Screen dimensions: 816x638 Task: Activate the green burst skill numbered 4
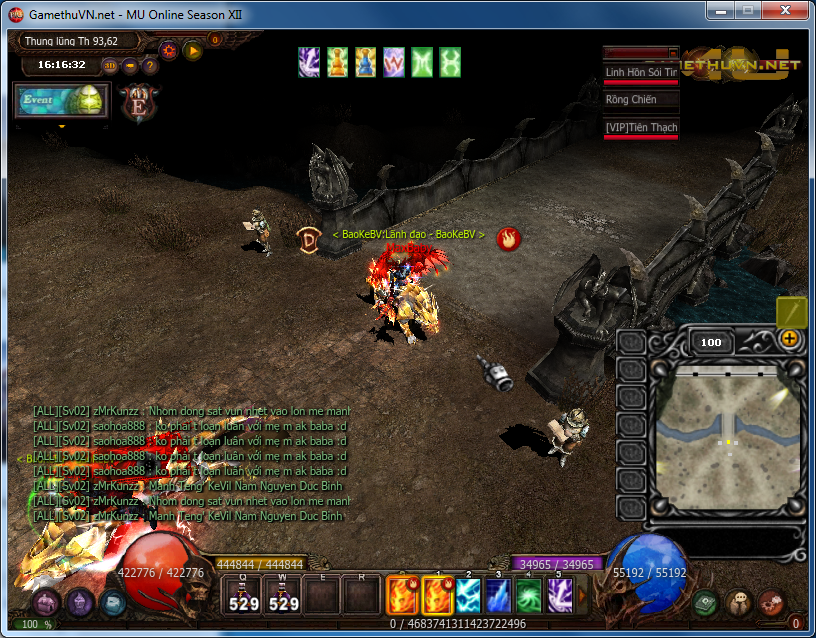tap(528, 596)
